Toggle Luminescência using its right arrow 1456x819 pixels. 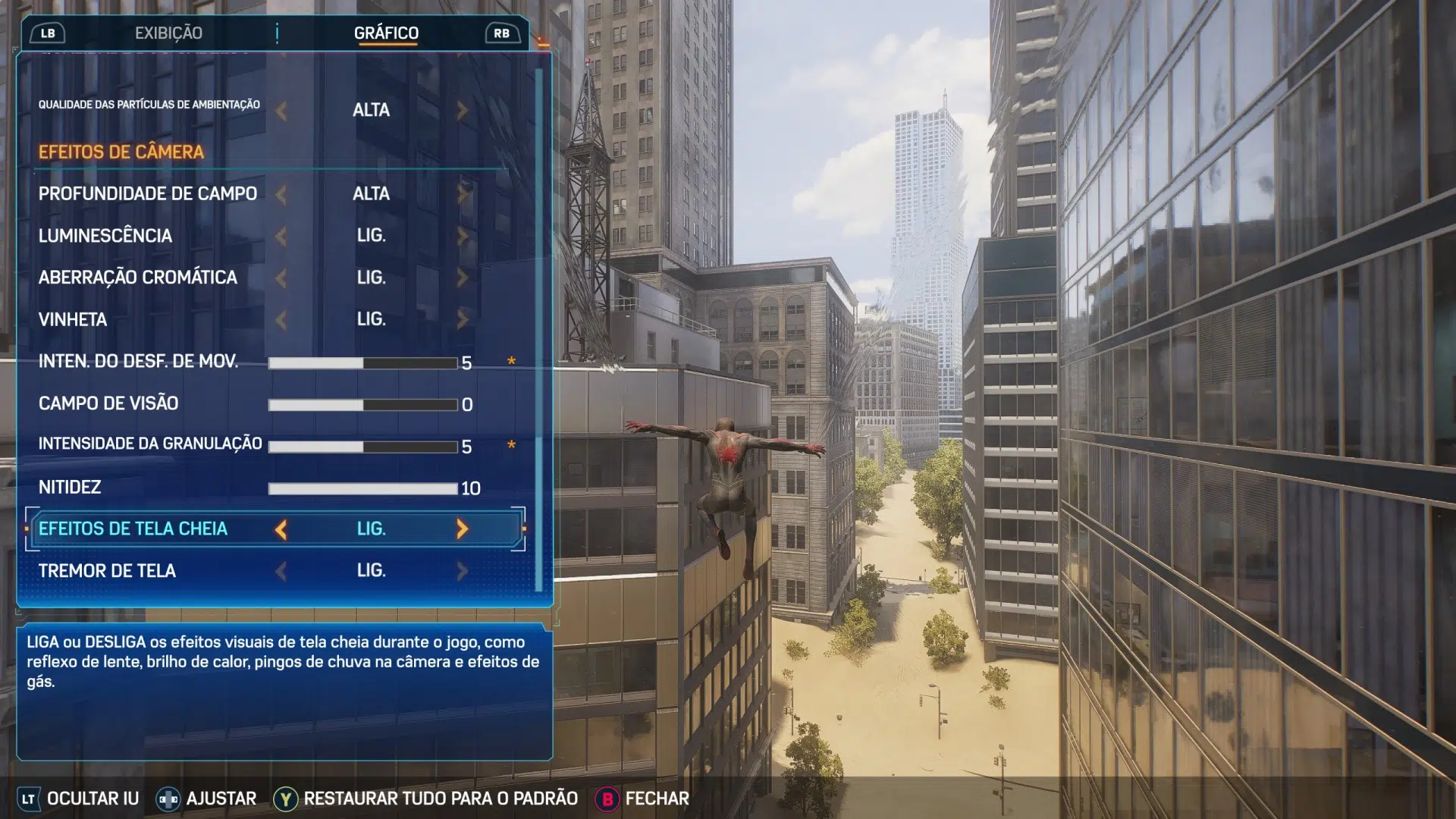[462, 236]
